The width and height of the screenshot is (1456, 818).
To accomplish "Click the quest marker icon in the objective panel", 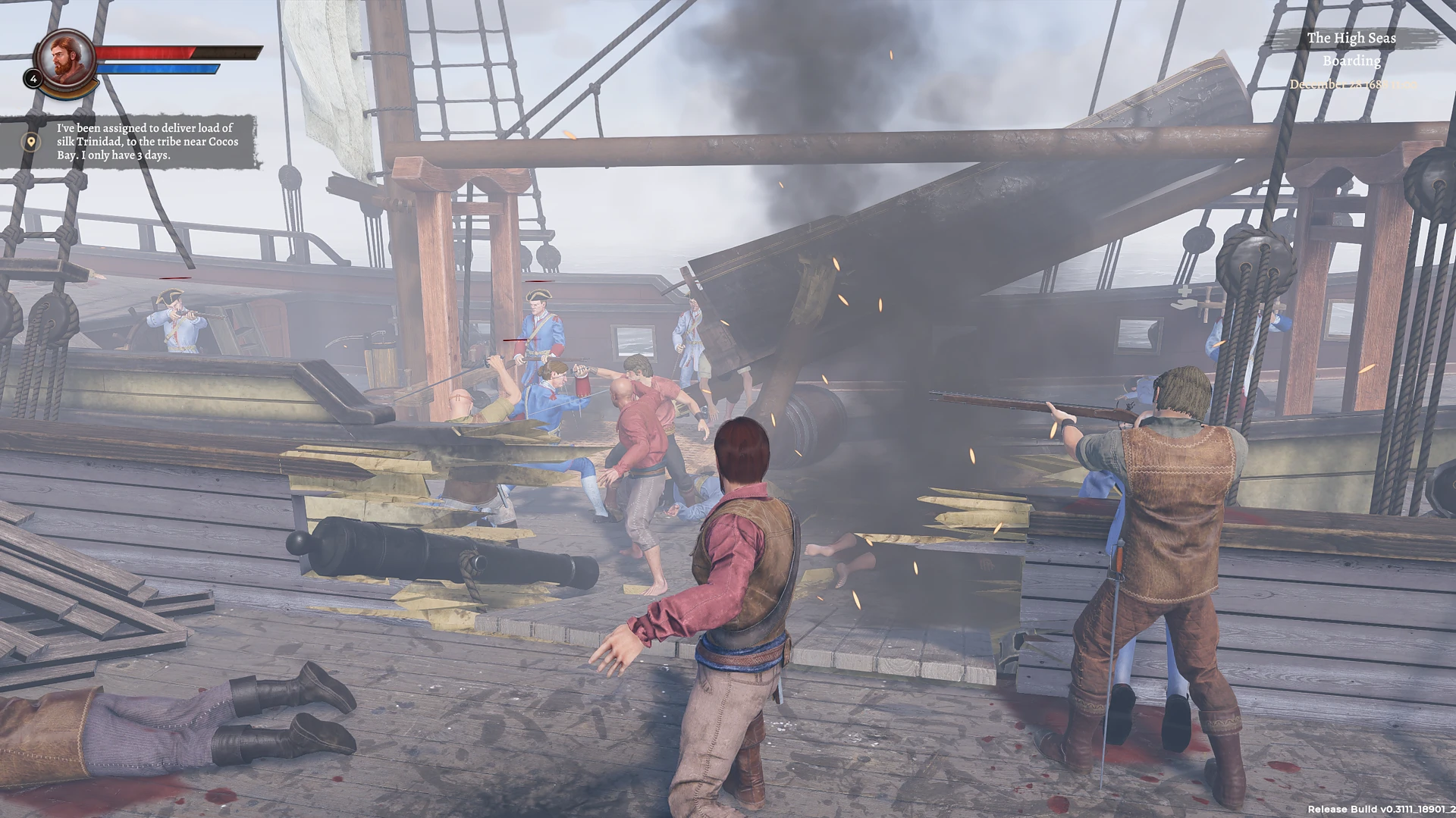I will tap(30, 141).
